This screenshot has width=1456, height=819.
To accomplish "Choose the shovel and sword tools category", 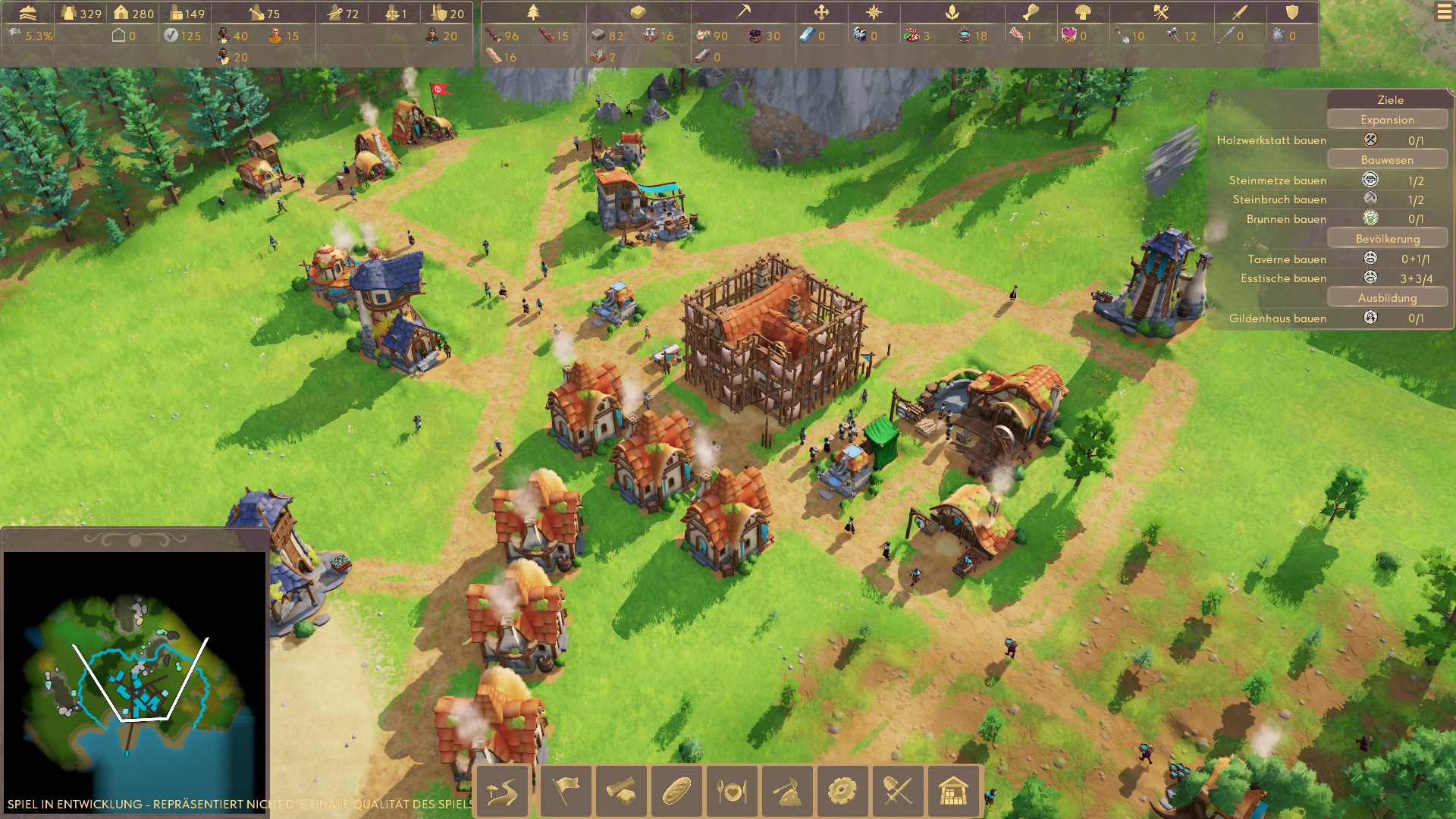I will pyautogui.click(x=898, y=792).
